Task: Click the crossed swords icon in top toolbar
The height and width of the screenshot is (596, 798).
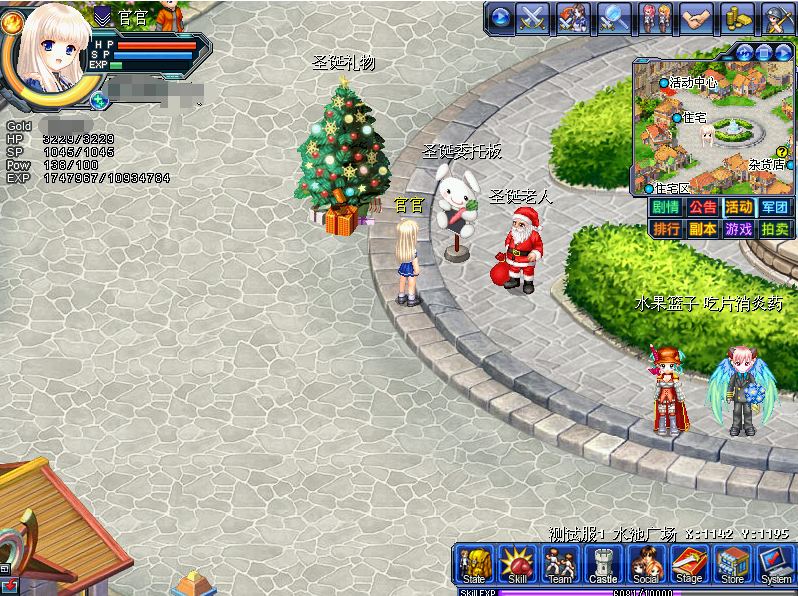Action: (x=533, y=17)
